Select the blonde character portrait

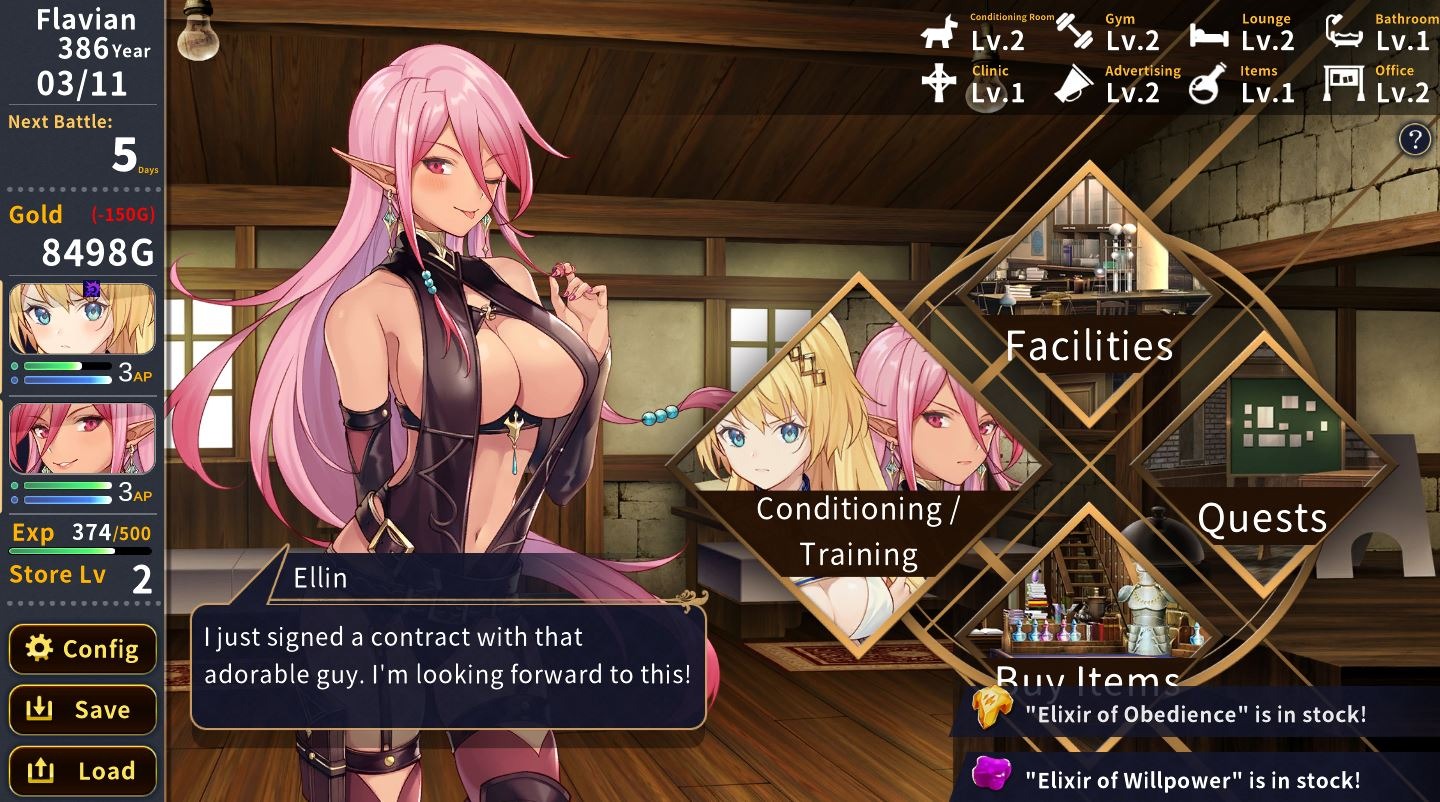(82, 319)
